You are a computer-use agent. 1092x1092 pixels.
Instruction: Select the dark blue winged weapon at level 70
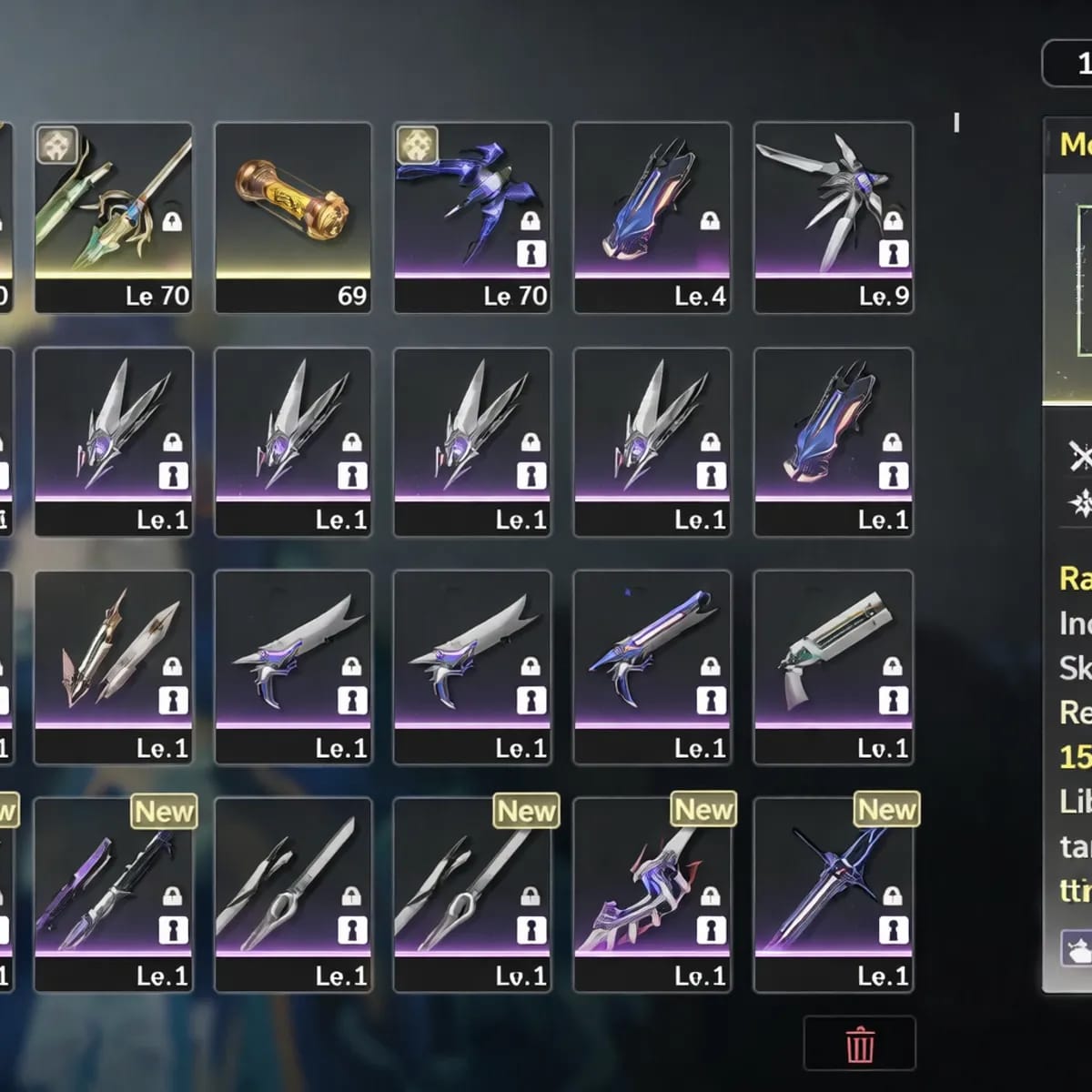click(x=471, y=217)
